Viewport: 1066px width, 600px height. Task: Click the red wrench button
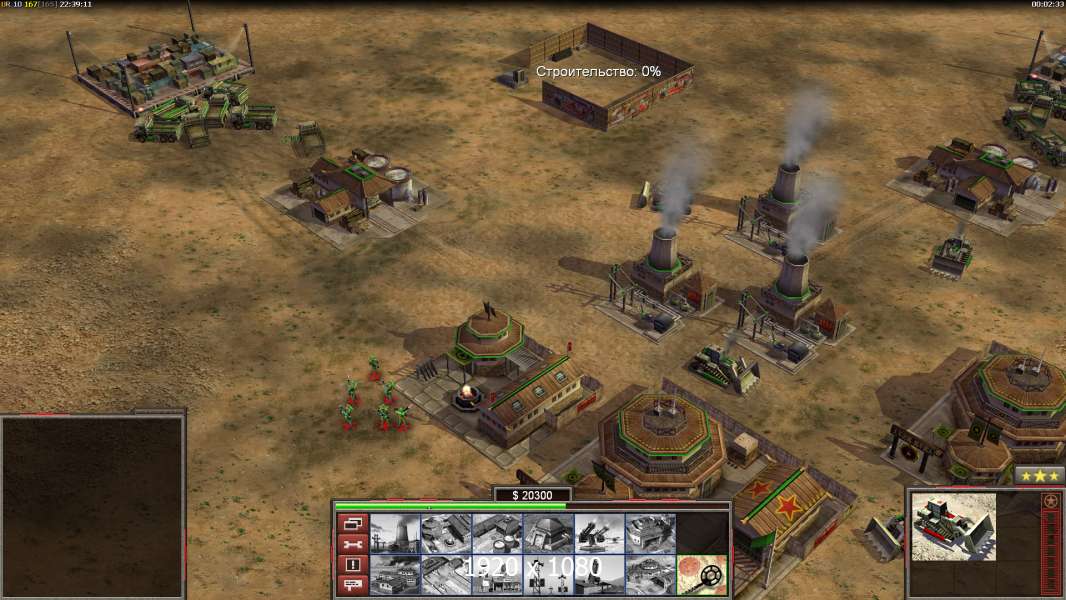tap(352, 544)
